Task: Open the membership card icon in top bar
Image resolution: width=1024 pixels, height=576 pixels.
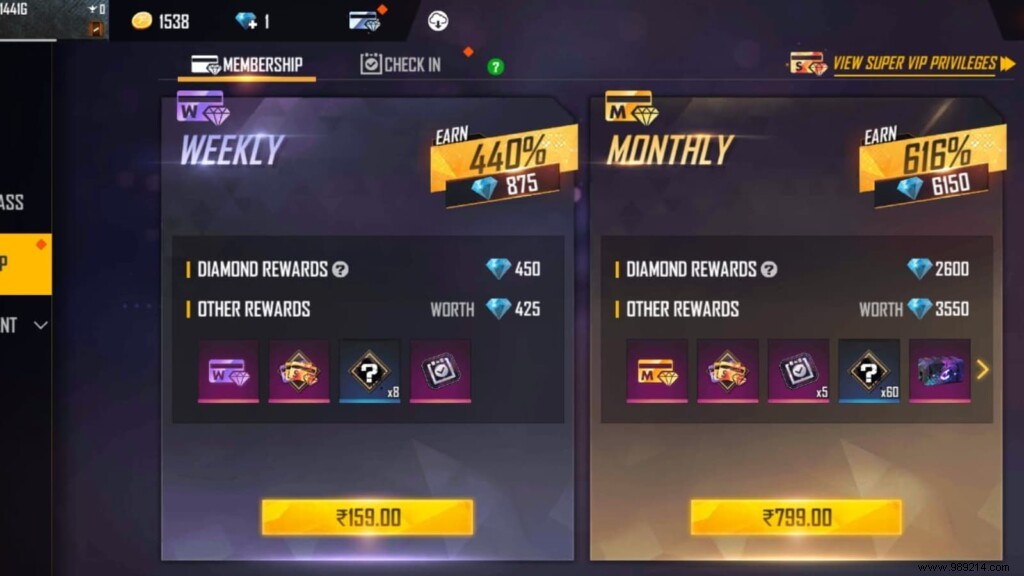Action: click(x=364, y=21)
